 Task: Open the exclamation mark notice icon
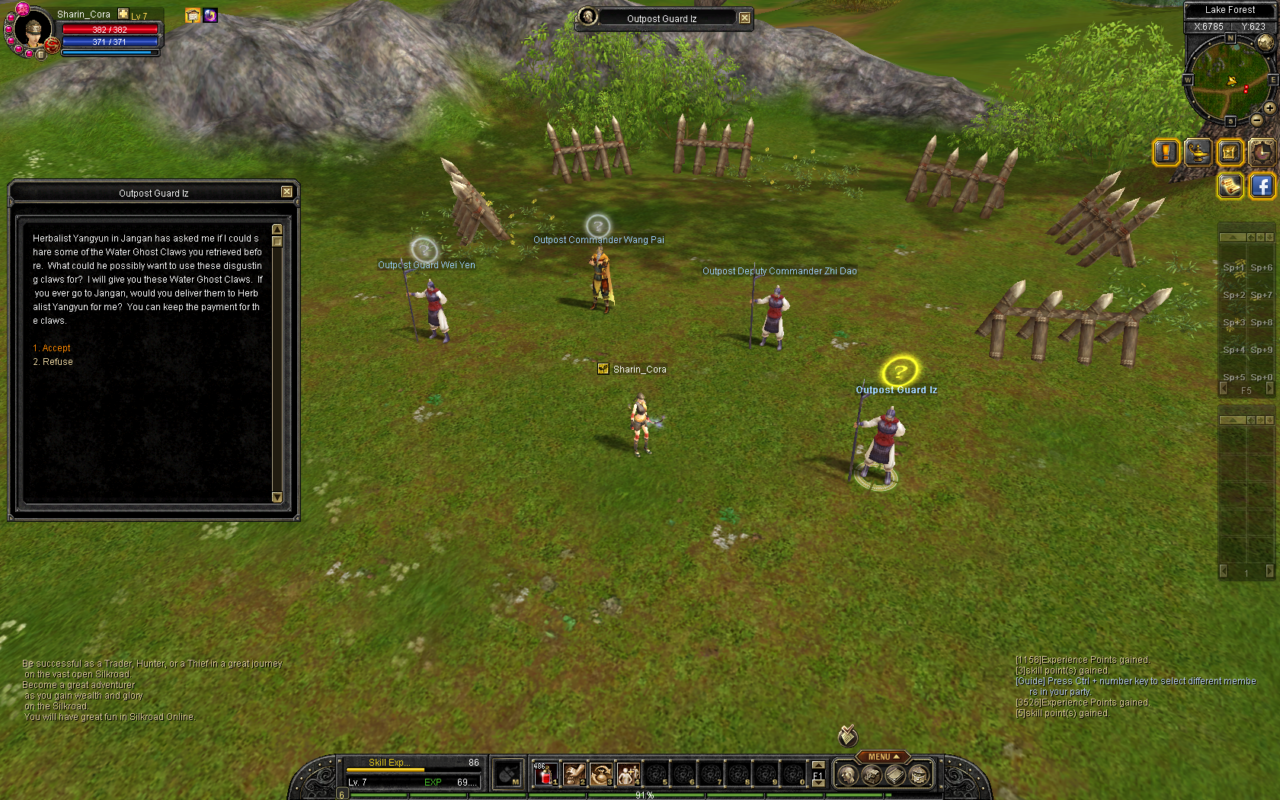[x=1166, y=152]
